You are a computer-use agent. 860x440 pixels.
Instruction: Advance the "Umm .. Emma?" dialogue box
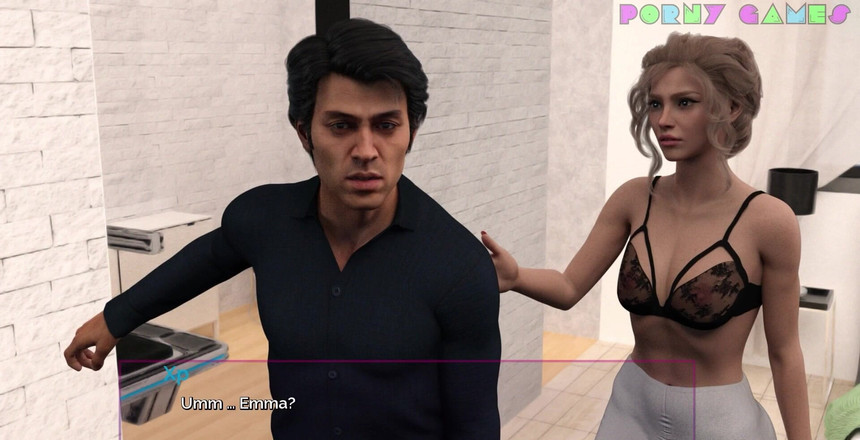click(x=406, y=402)
